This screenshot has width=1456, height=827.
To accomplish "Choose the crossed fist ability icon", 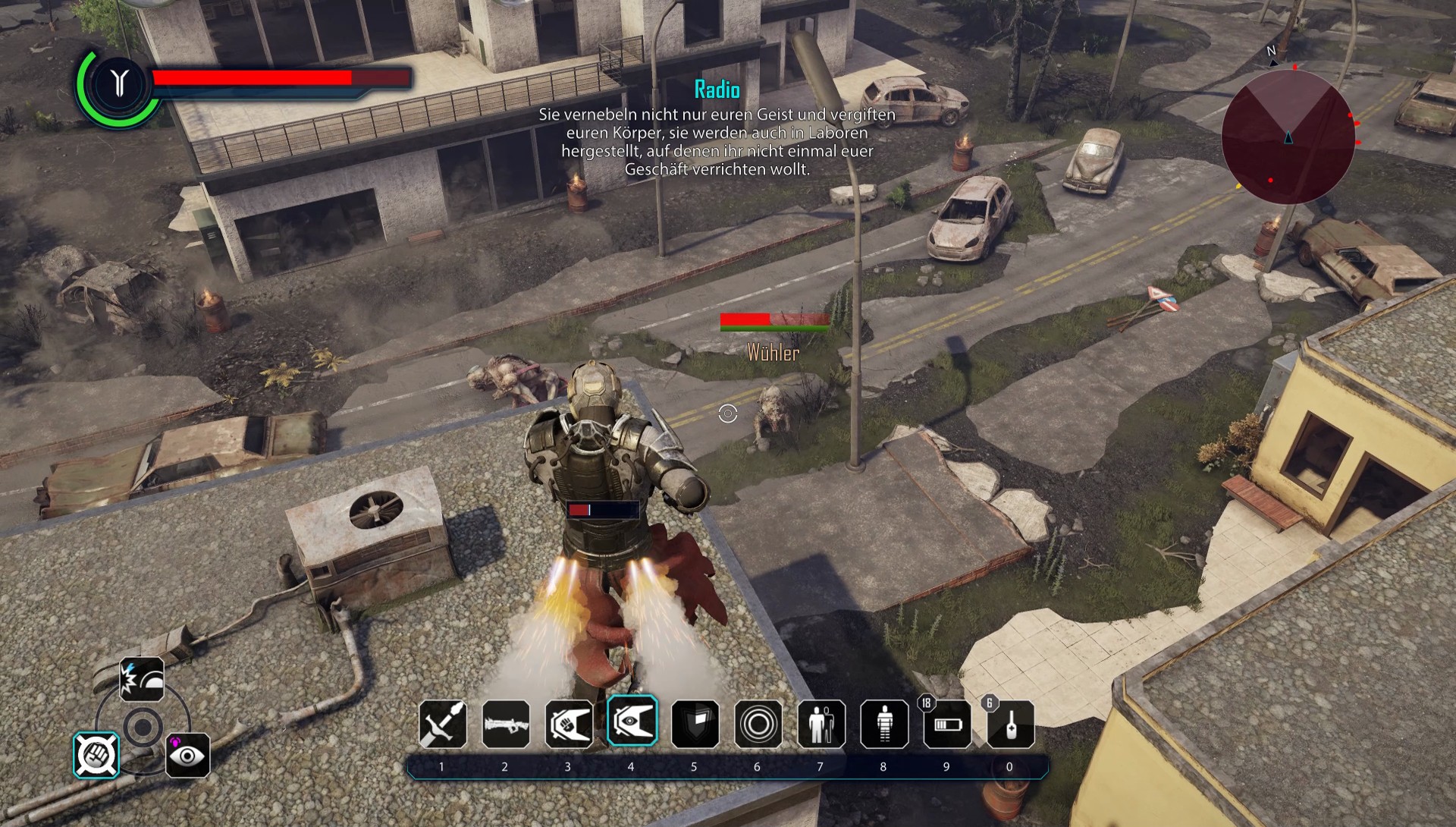I will point(96,755).
